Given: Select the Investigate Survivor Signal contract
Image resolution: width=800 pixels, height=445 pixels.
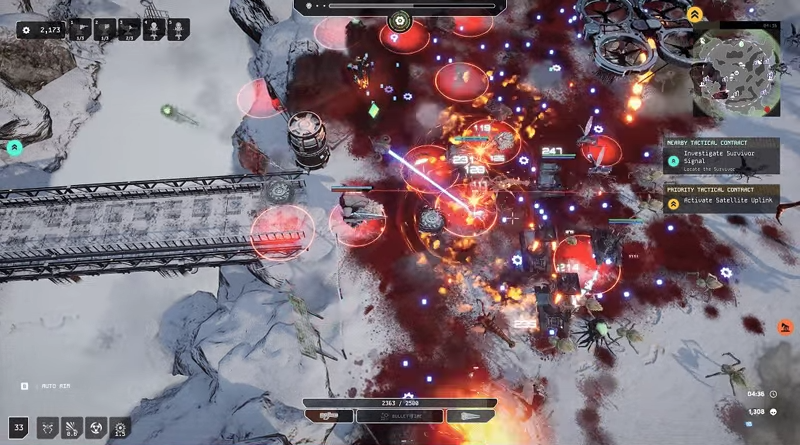Looking at the screenshot, I should [721, 157].
